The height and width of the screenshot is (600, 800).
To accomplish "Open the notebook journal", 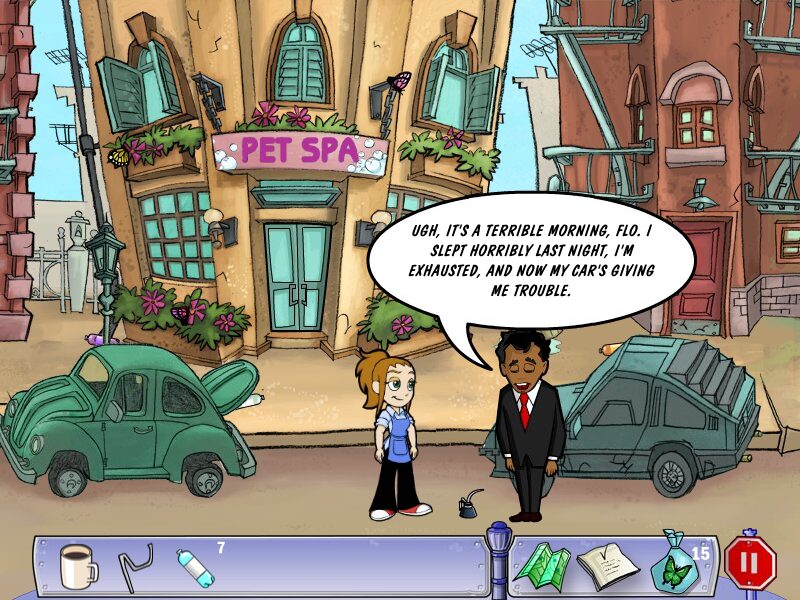I will [606, 567].
